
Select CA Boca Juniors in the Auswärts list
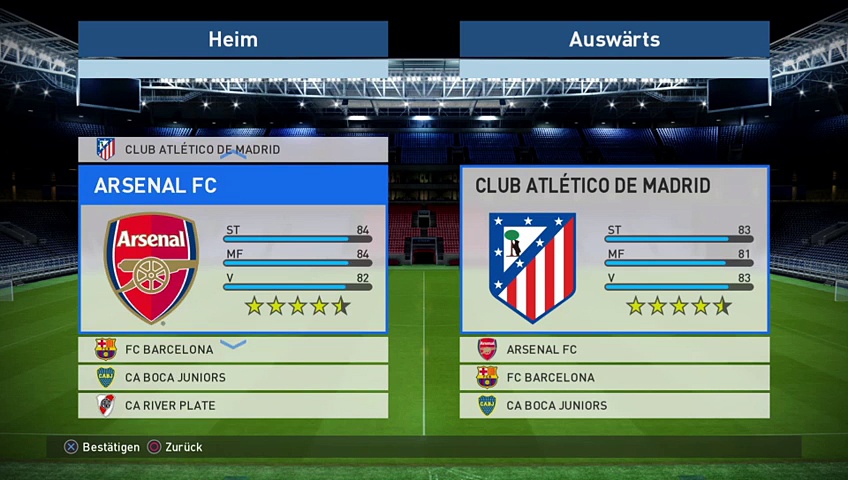(614, 406)
